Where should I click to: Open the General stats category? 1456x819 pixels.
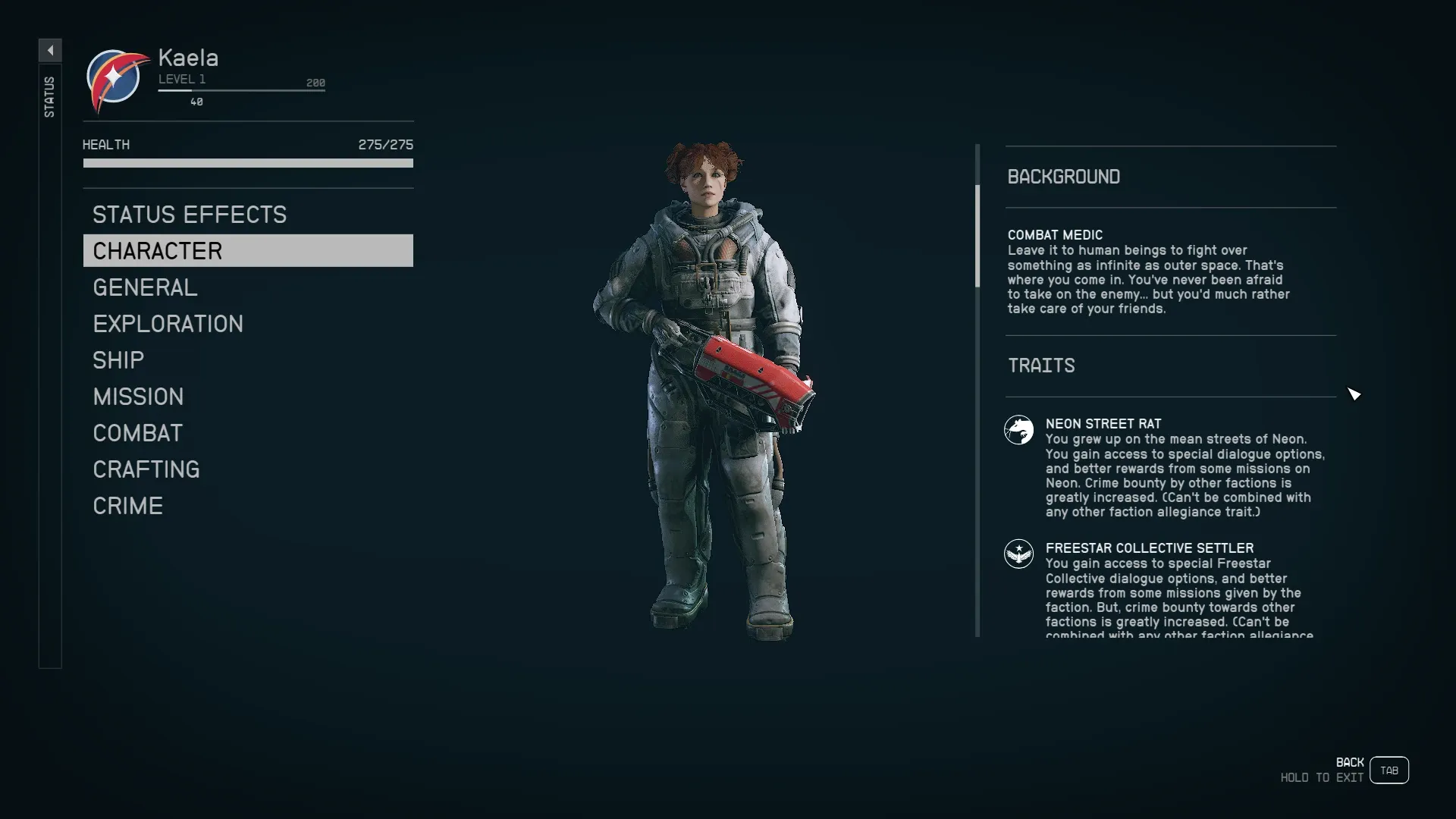[x=145, y=287]
